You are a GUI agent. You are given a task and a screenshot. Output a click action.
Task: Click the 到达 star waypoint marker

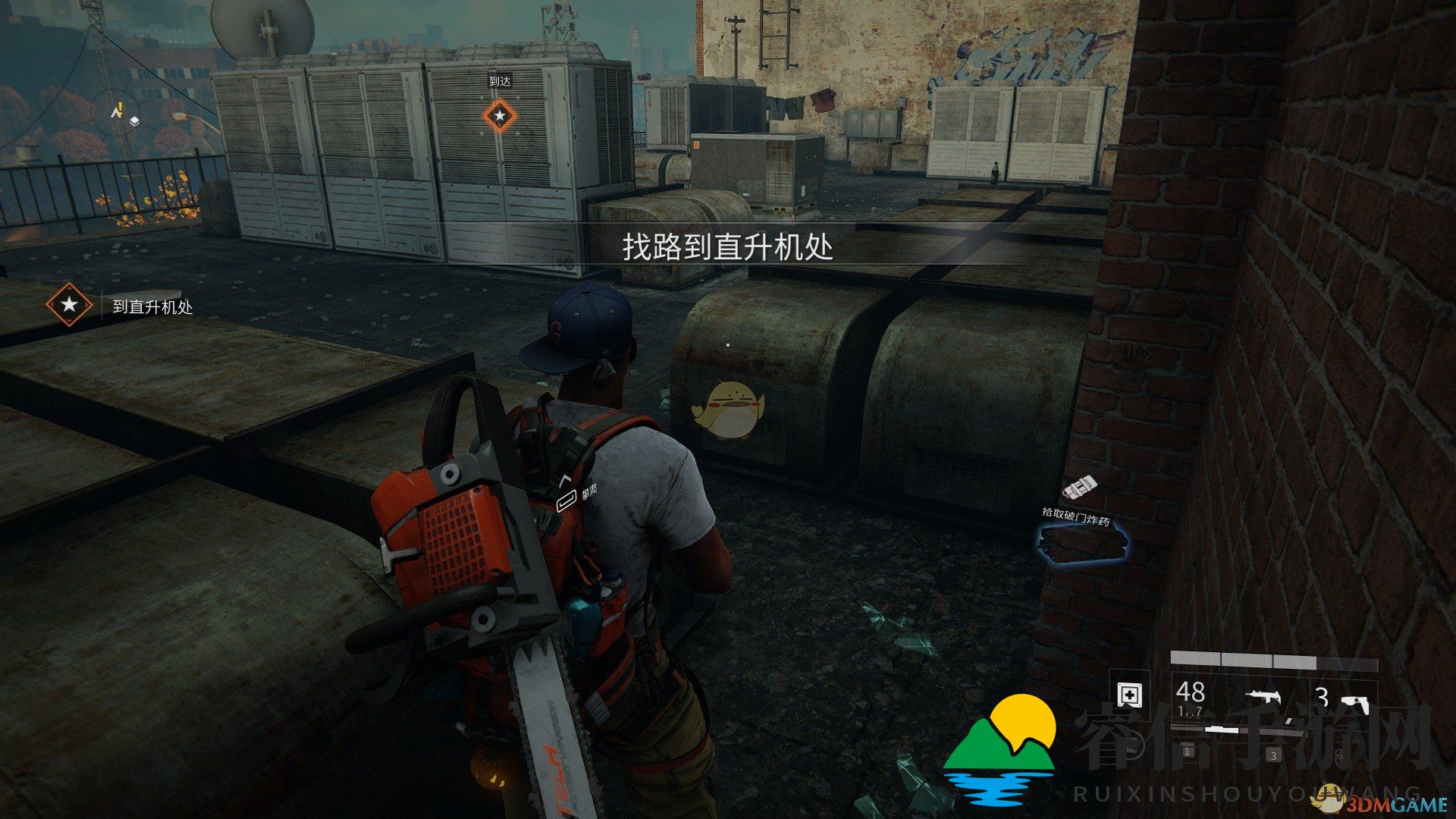pyautogui.click(x=499, y=116)
